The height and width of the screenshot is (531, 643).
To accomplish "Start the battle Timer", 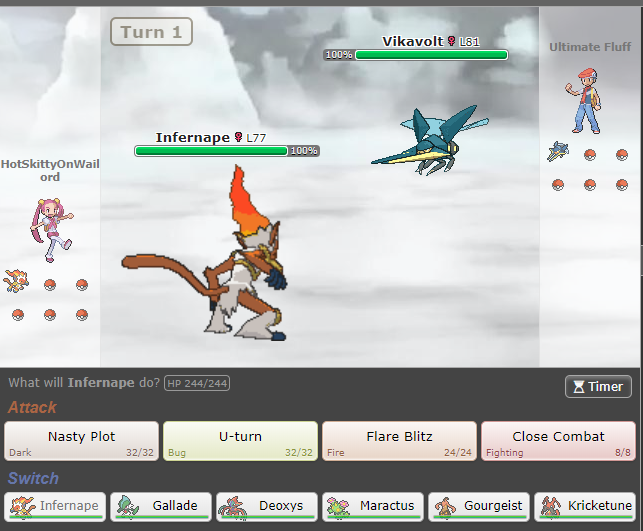I will 598,387.
